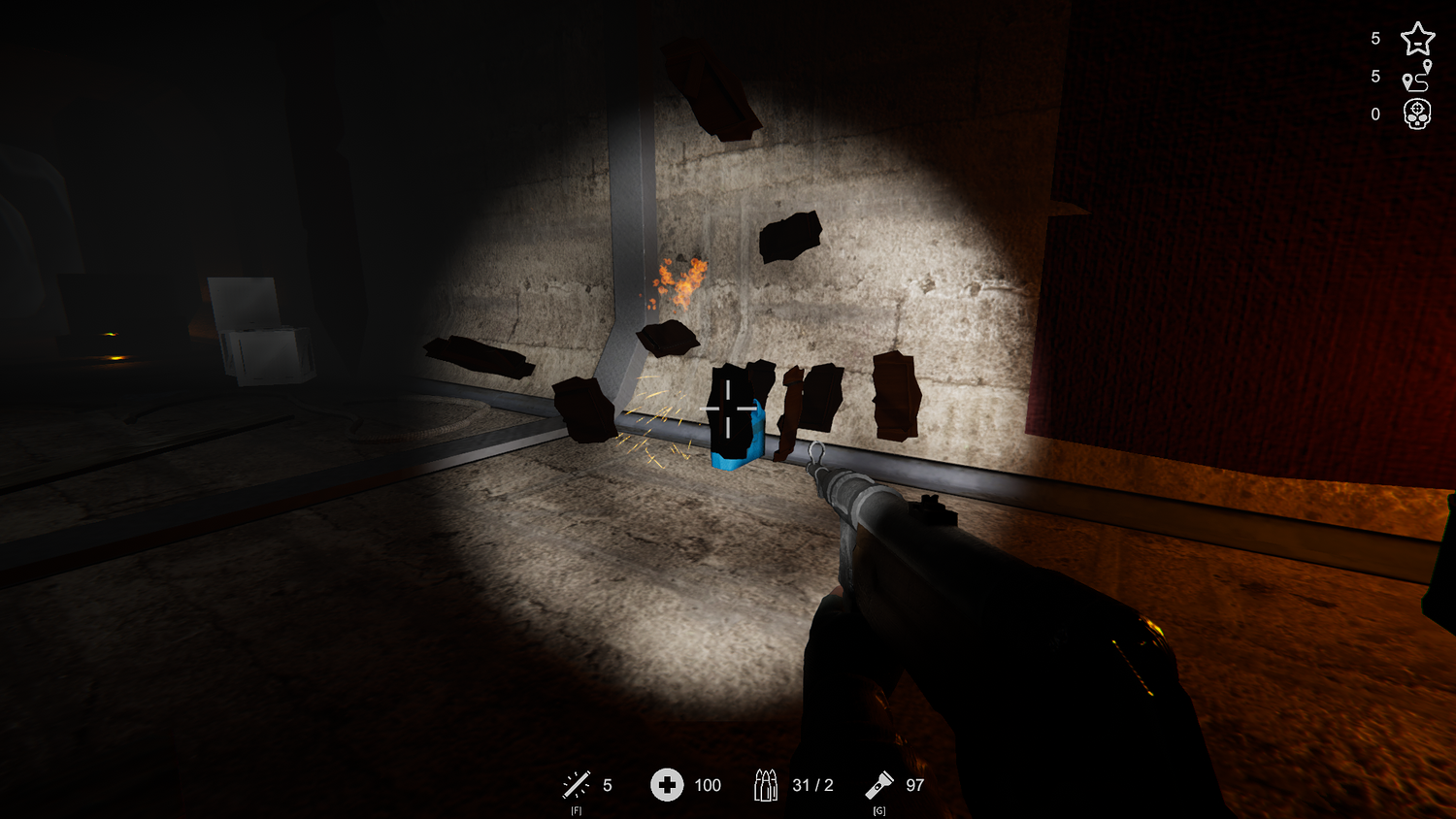Click the skull kill counter icon
The height and width of the screenshot is (819, 1456).
(1417, 115)
